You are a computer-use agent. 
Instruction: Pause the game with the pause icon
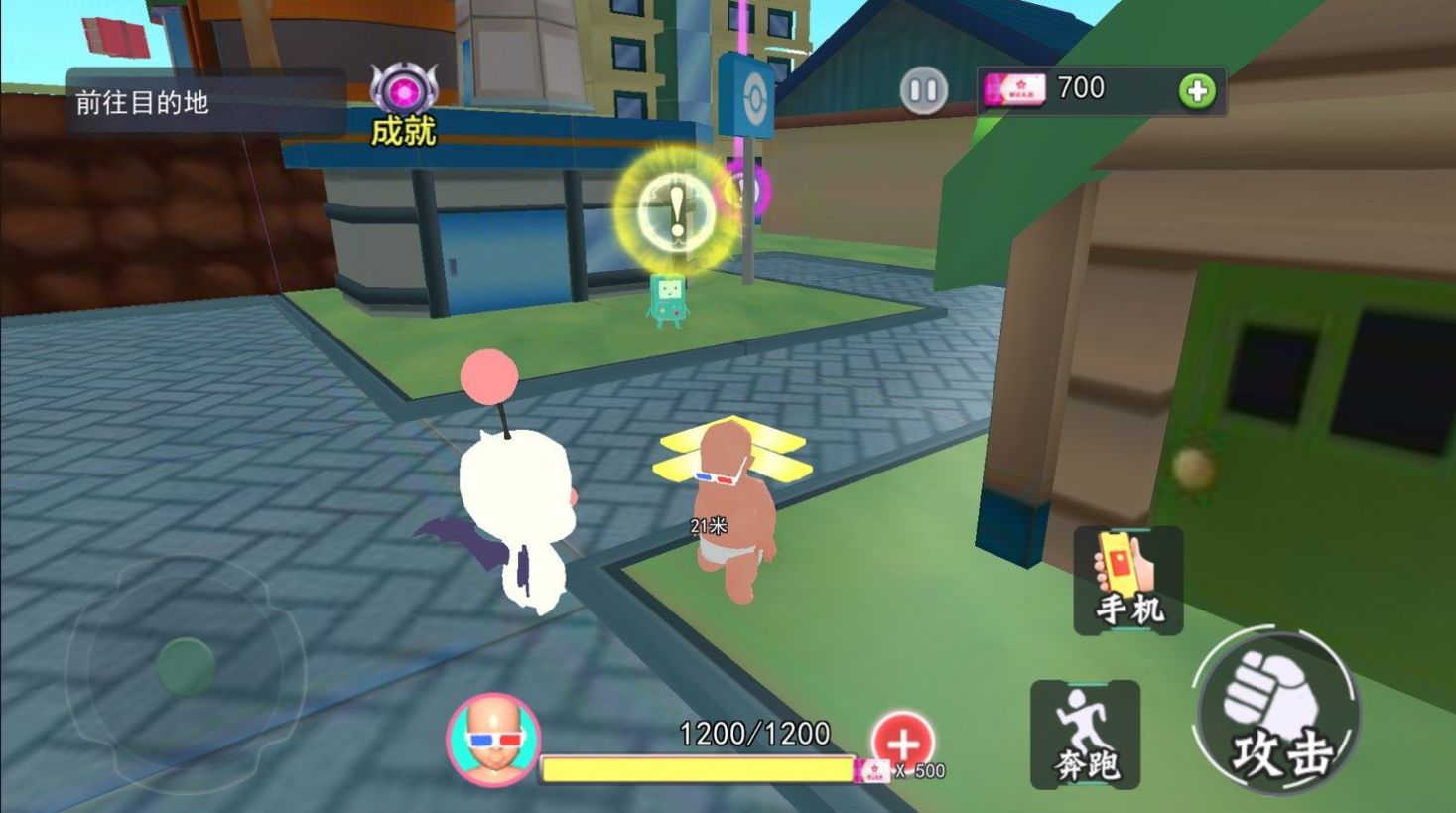click(x=923, y=89)
